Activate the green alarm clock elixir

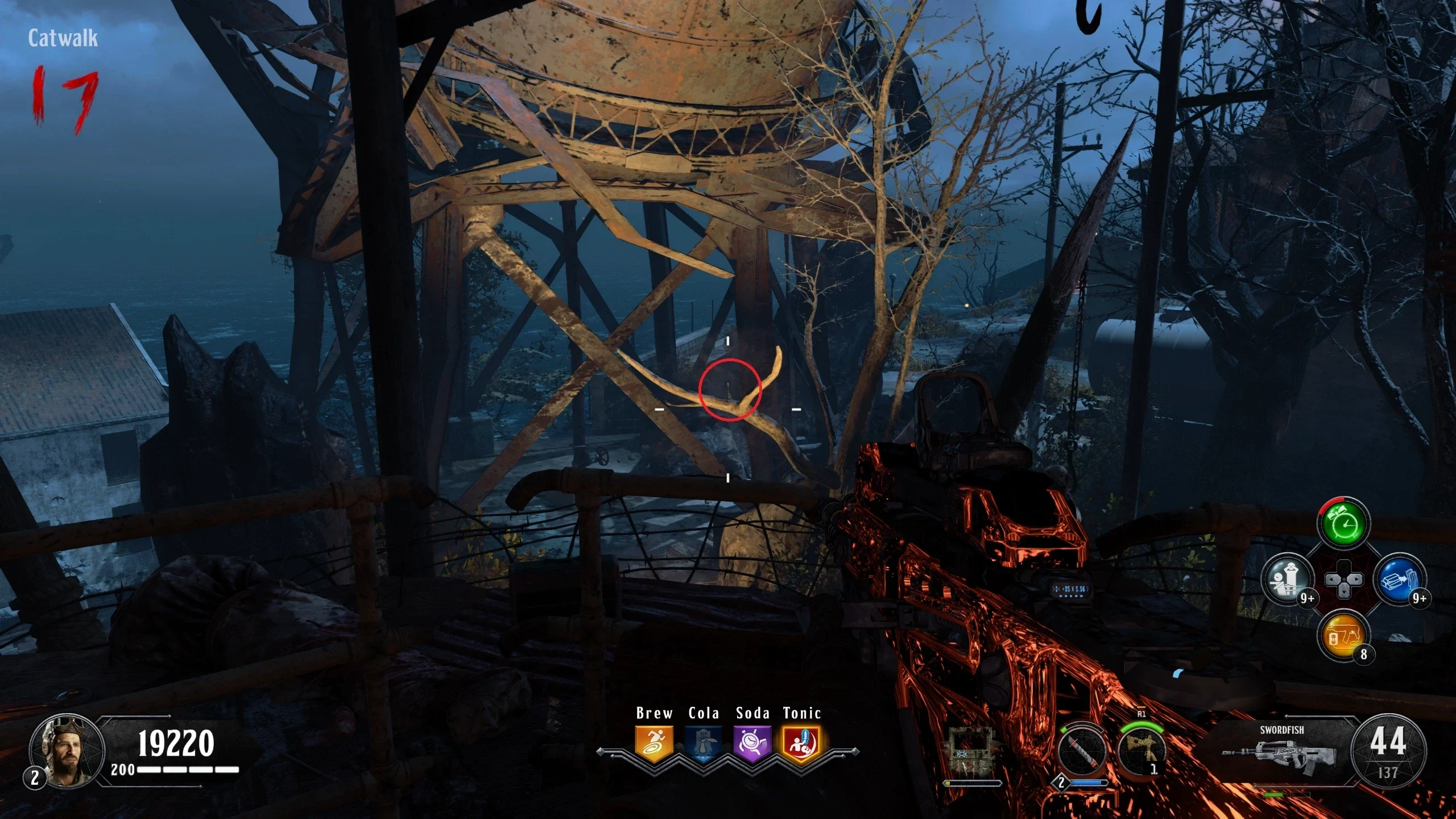(1343, 524)
